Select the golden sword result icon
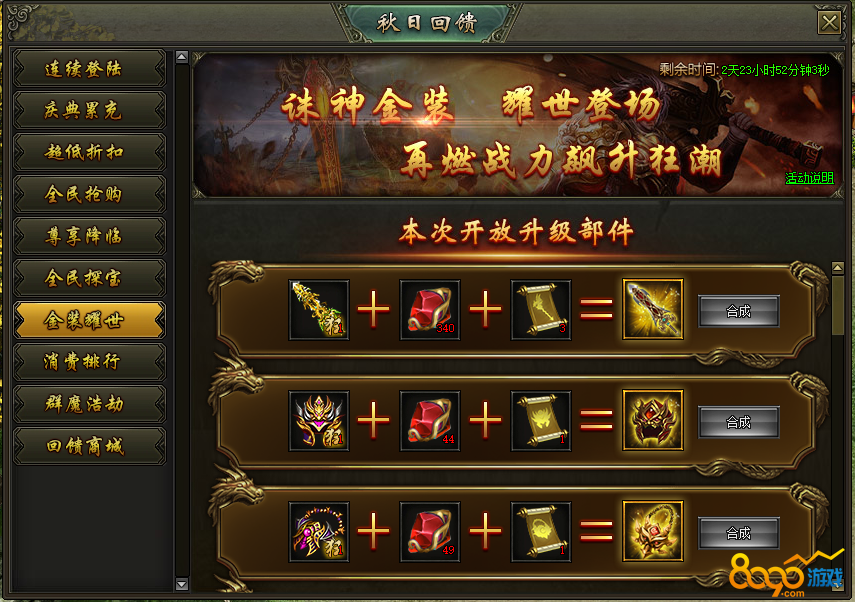The width and height of the screenshot is (855, 602). [x=653, y=310]
